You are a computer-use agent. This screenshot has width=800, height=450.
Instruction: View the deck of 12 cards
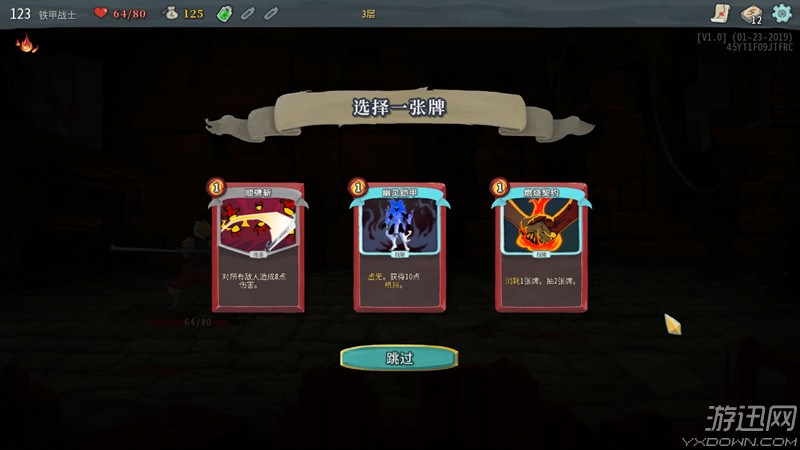(x=751, y=13)
